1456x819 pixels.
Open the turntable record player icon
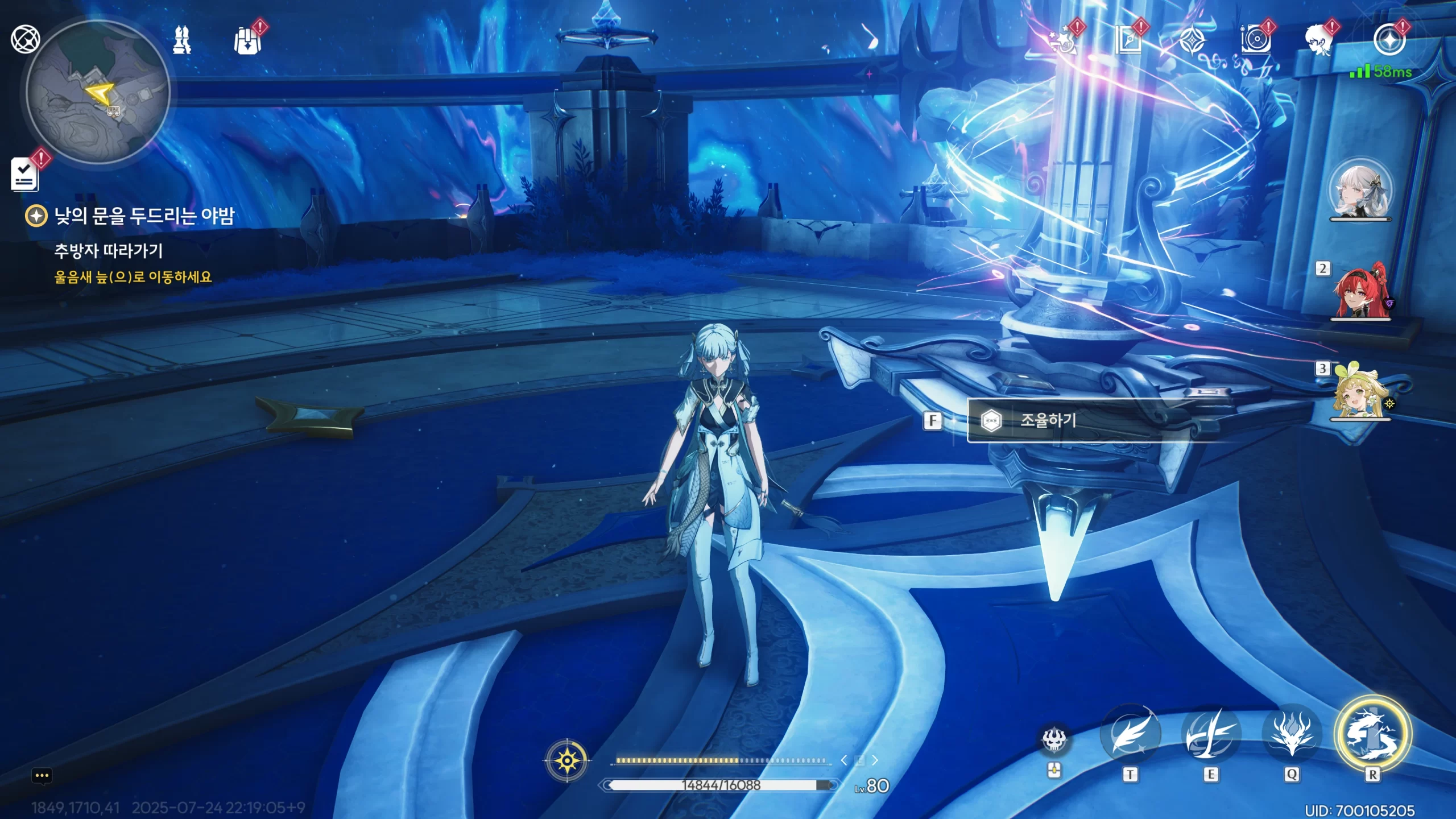[x=1255, y=41]
